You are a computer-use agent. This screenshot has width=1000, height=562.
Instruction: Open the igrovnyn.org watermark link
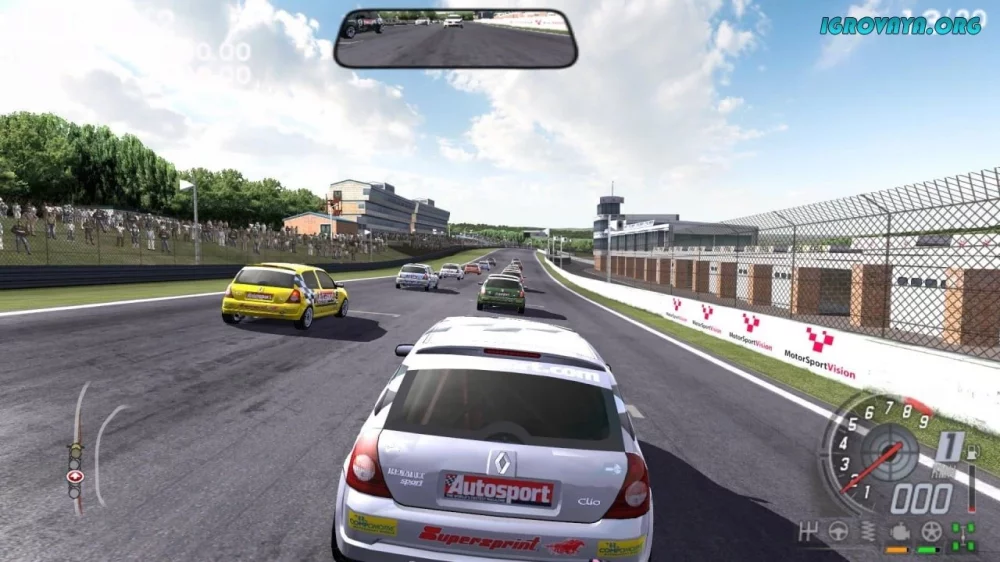tap(900, 25)
